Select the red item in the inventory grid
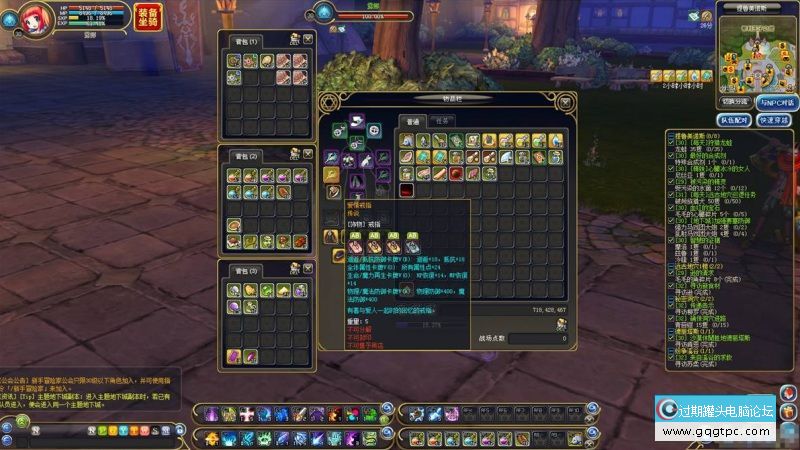 (407, 189)
